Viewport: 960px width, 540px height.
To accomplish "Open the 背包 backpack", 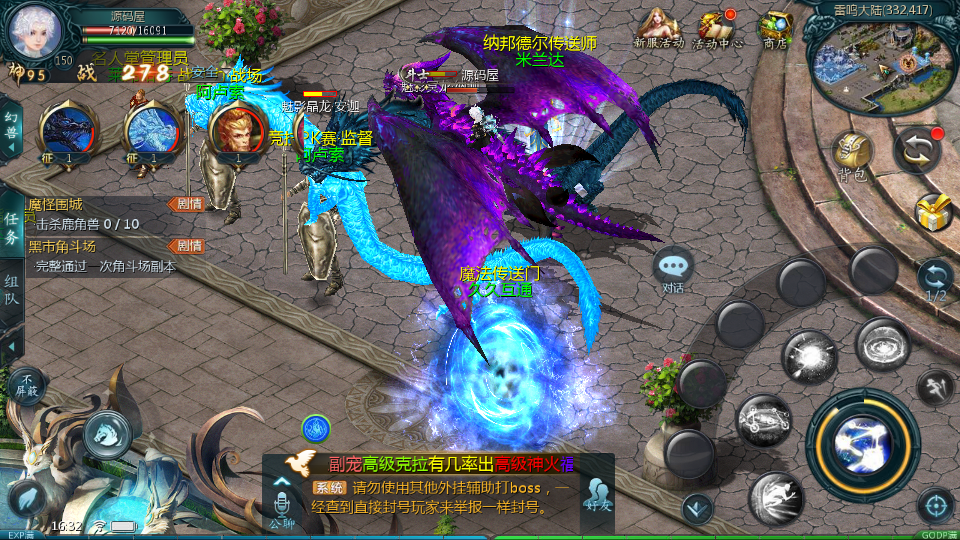I will [x=851, y=156].
